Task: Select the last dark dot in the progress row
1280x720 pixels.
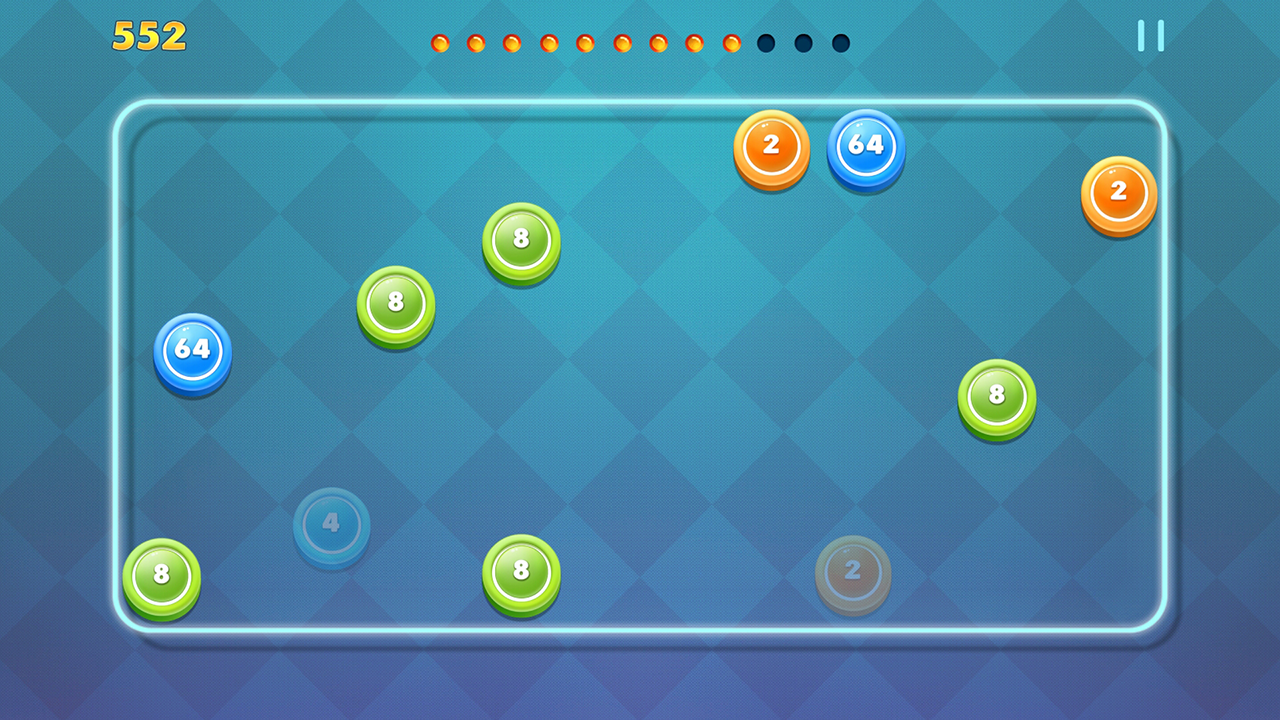Action: pyautogui.click(x=839, y=43)
